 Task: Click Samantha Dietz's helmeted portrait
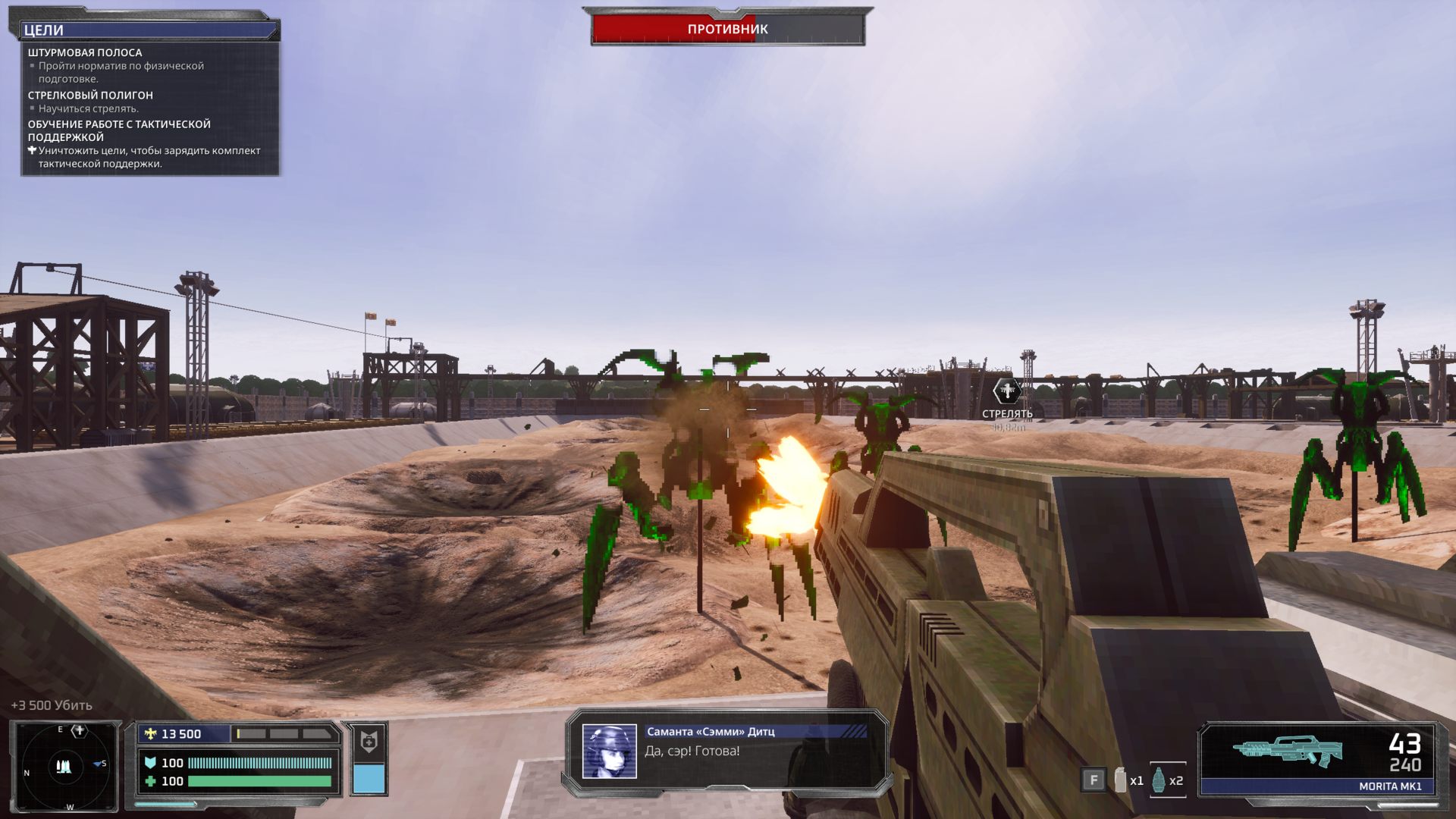click(609, 752)
